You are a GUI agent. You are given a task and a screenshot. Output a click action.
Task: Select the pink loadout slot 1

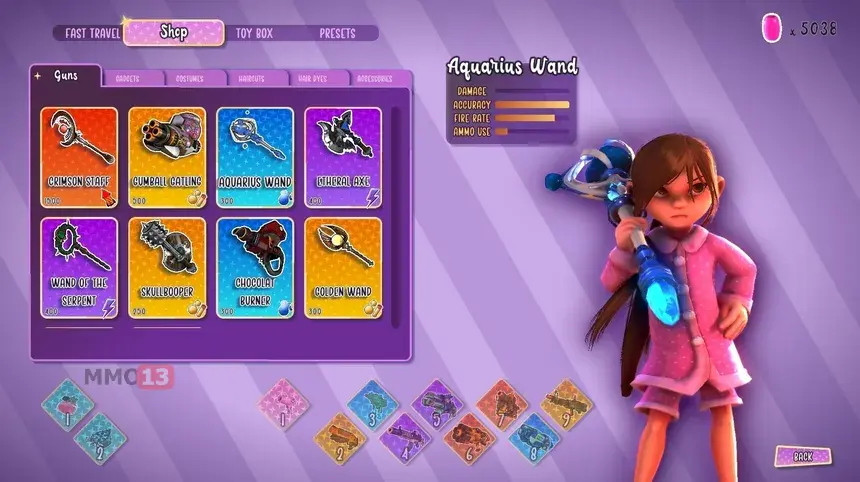pyautogui.click(x=284, y=405)
